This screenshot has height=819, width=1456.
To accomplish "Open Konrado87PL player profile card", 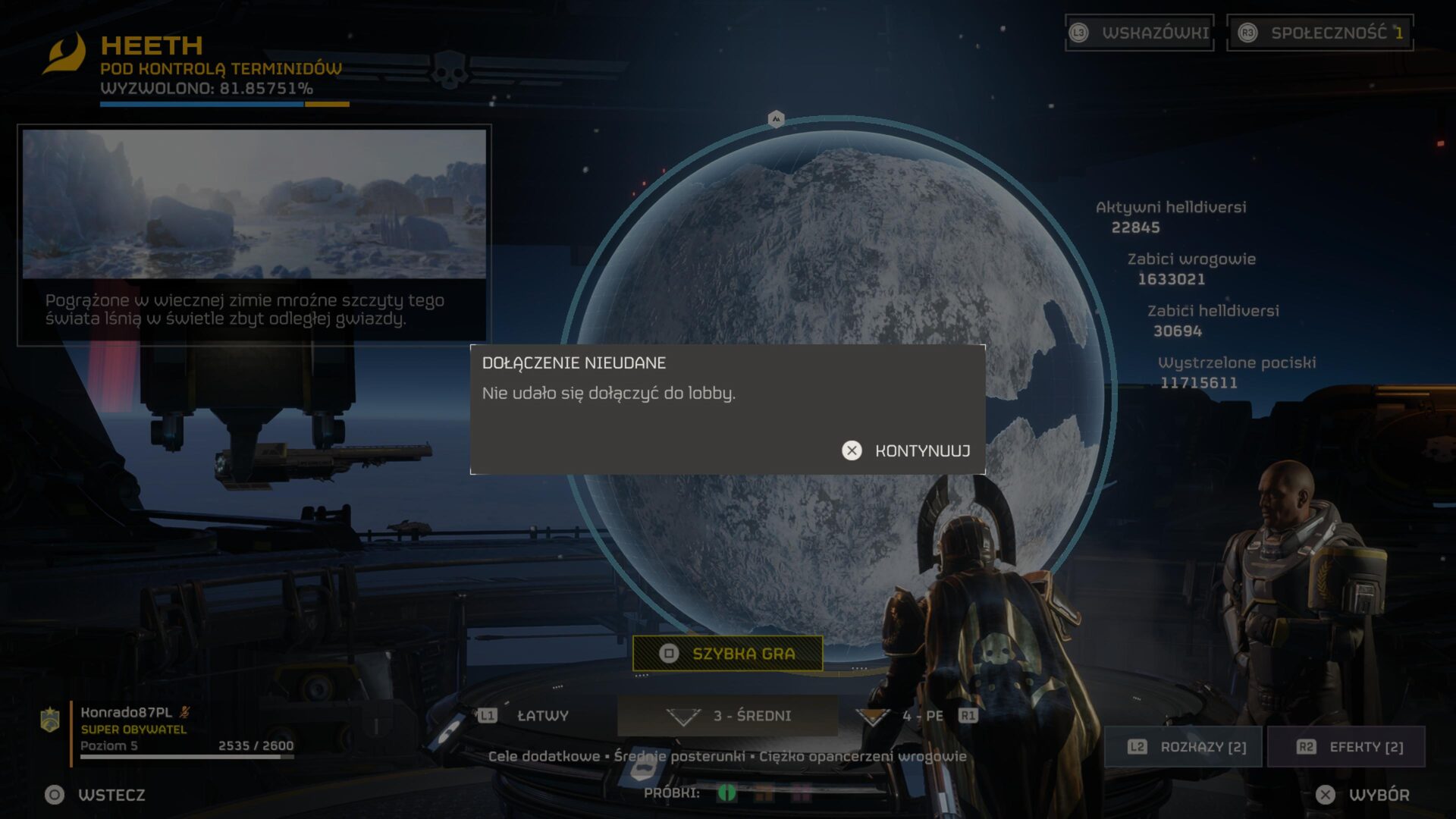I will point(168,730).
